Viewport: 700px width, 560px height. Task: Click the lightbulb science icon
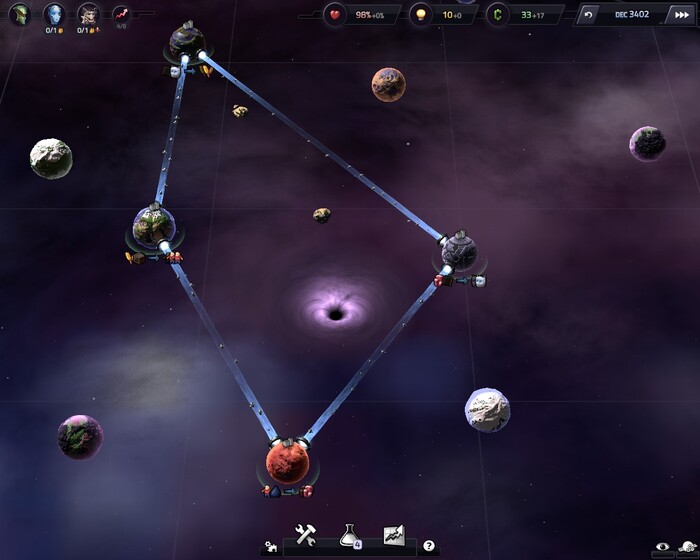(x=422, y=15)
